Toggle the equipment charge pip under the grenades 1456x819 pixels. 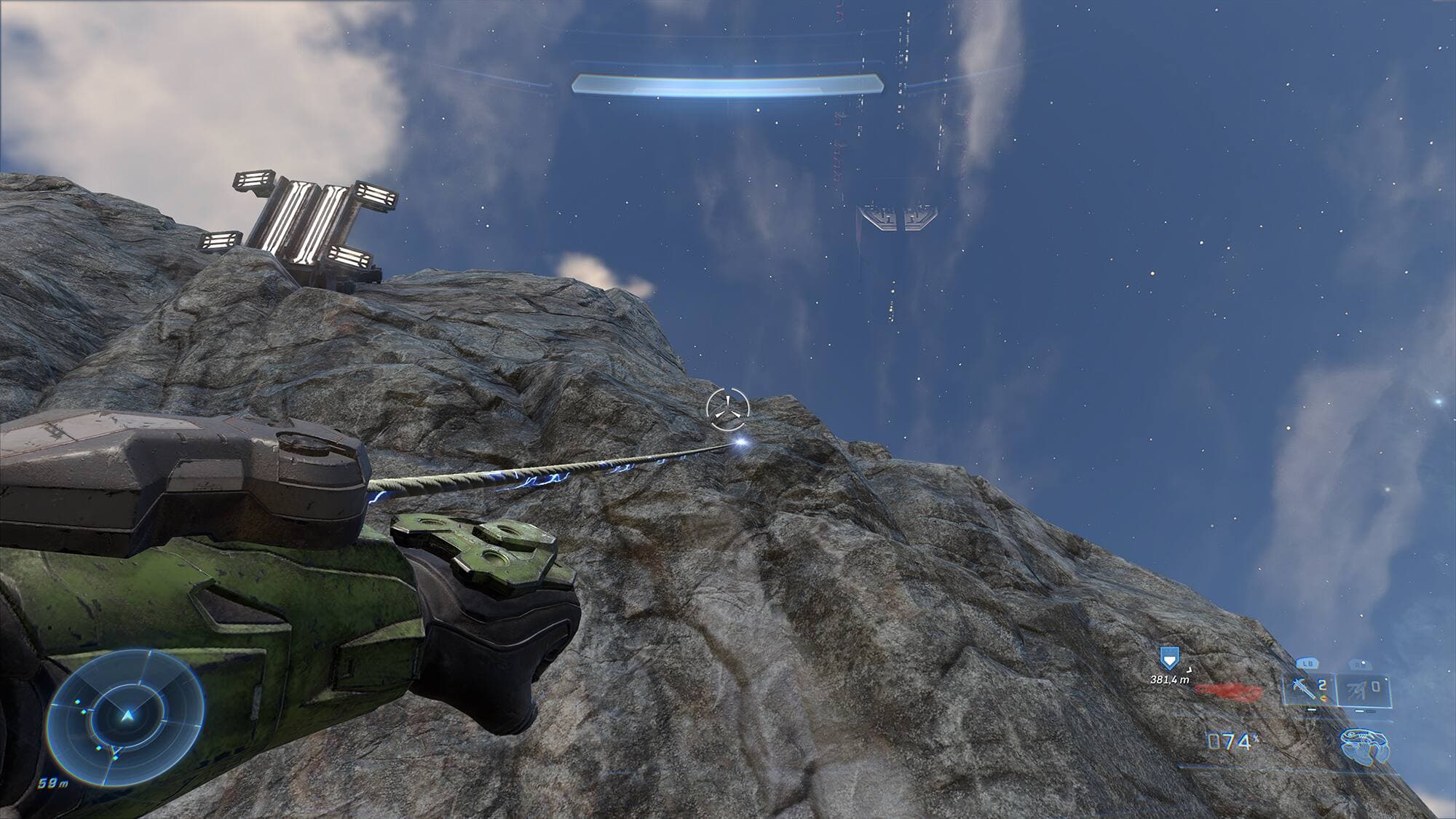pos(1312,710)
